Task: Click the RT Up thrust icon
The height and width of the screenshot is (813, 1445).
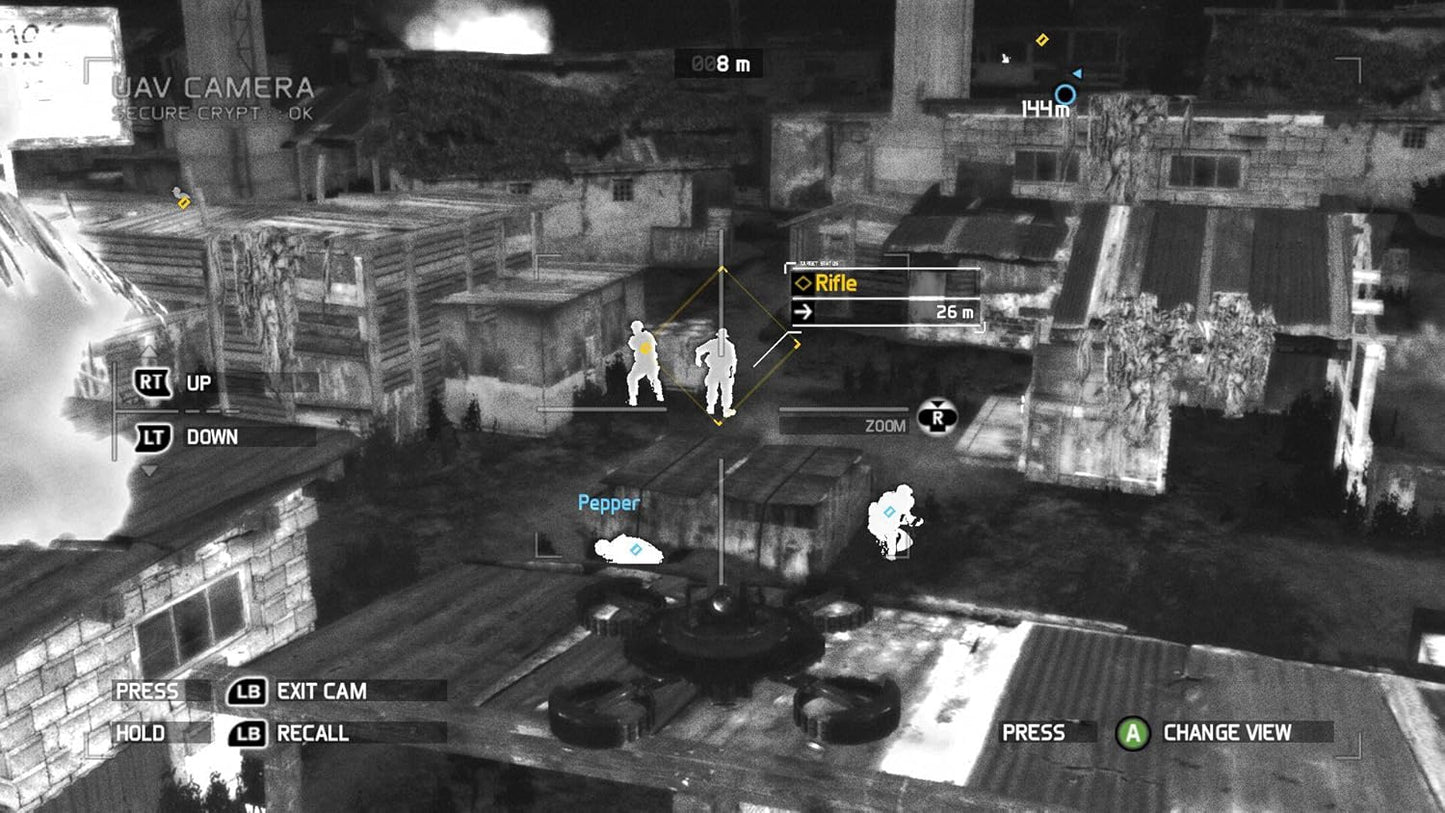Action: tap(151, 382)
